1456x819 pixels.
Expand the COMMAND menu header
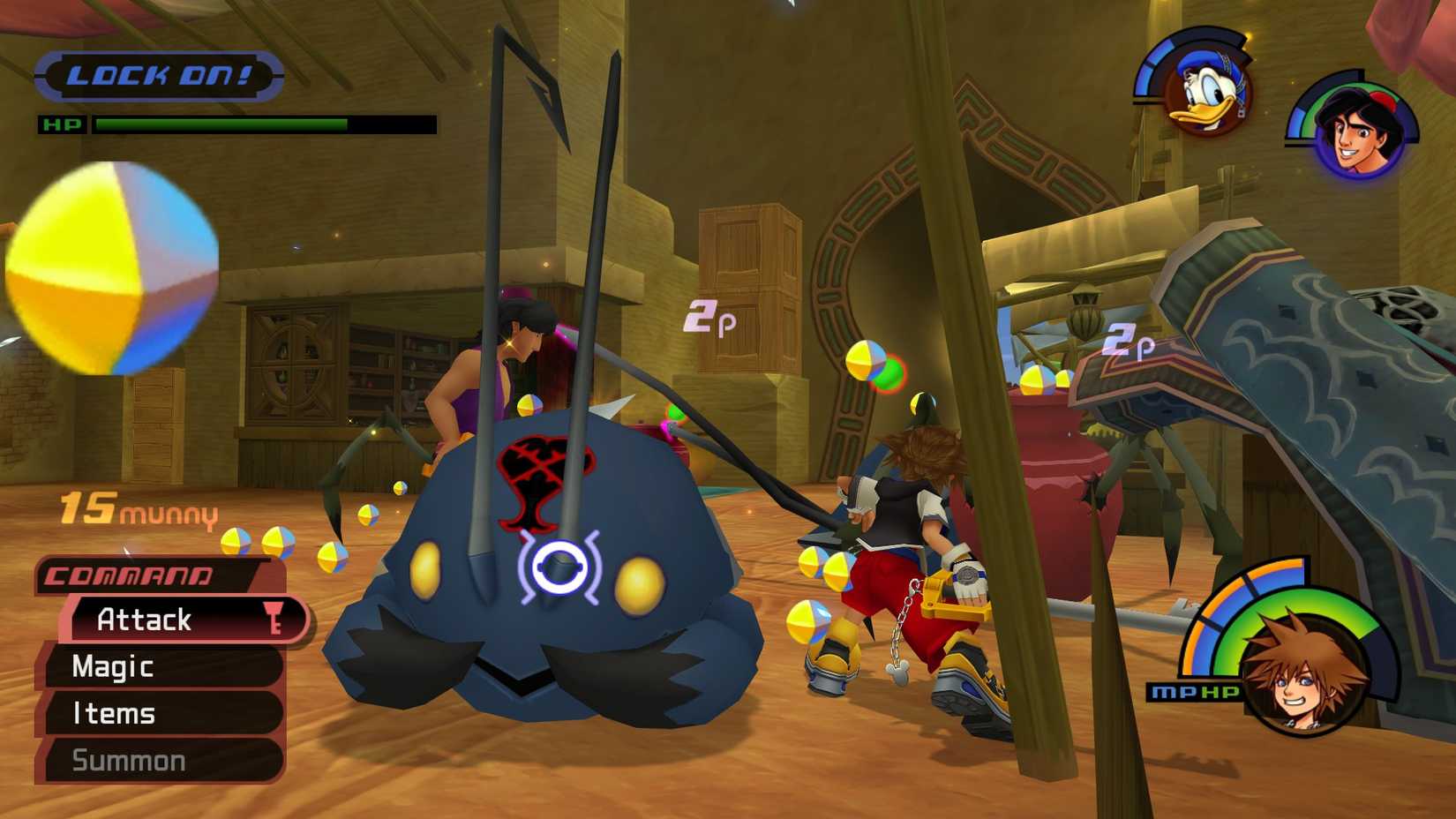131,575
